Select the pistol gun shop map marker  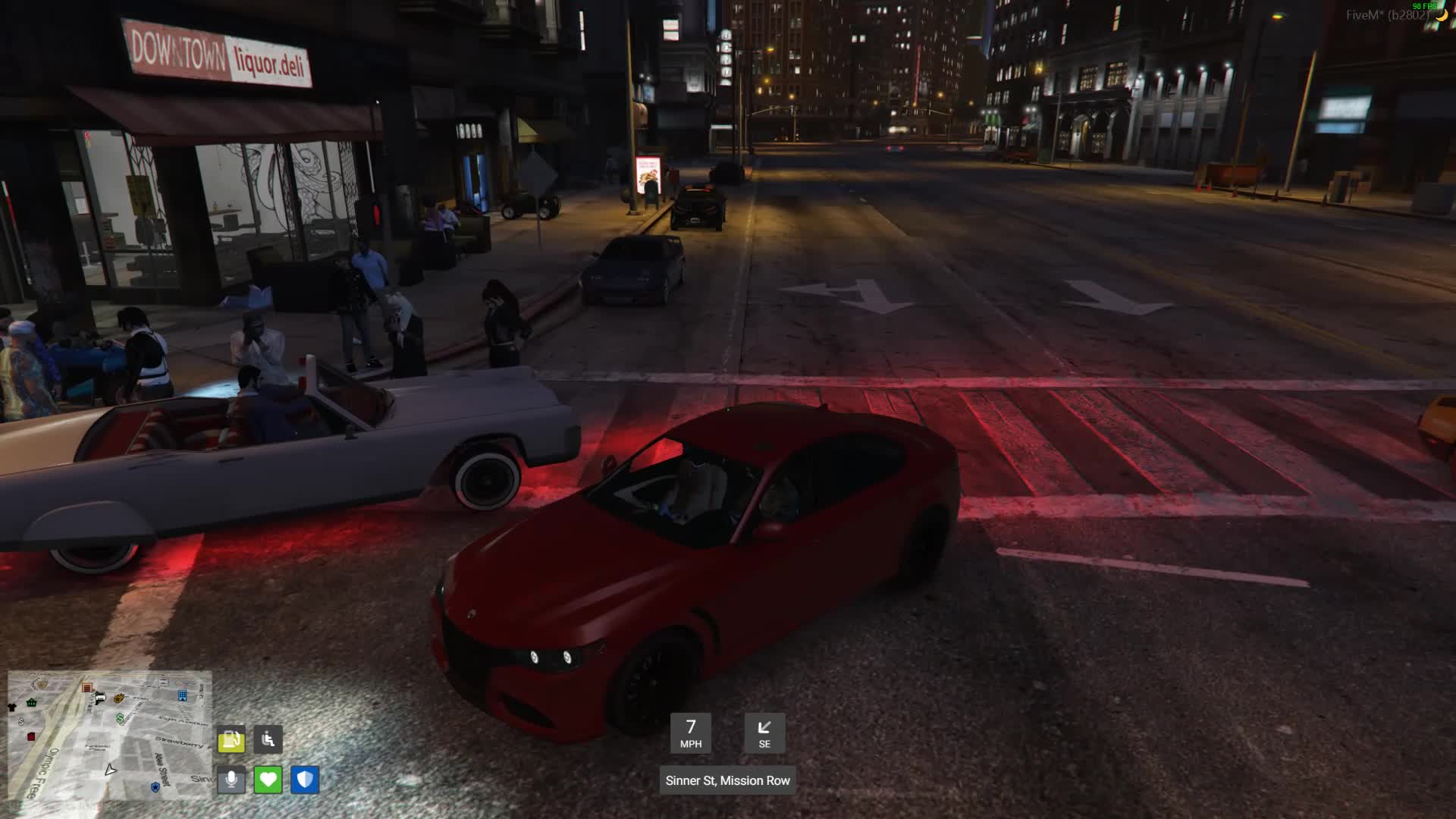click(x=100, y=698)
